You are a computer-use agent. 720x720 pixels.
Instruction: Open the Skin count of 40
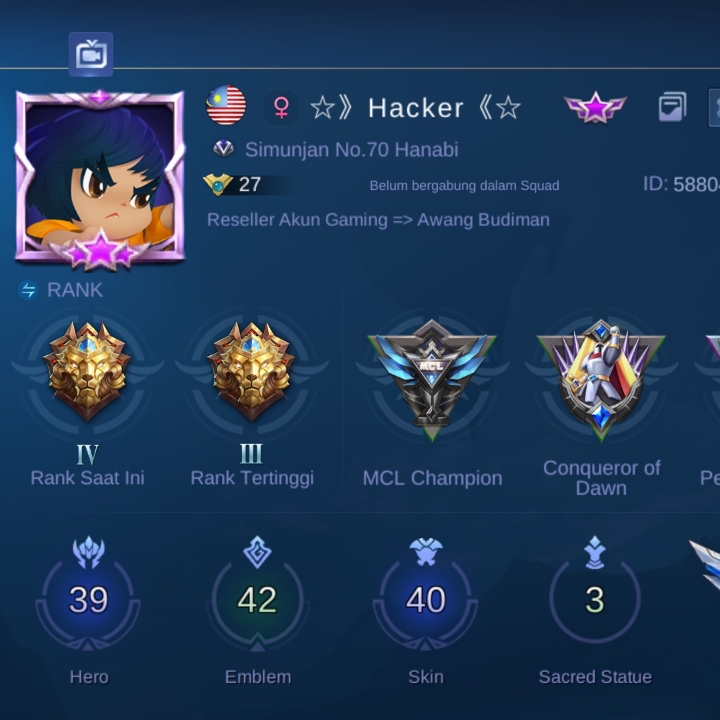point(426,599)
